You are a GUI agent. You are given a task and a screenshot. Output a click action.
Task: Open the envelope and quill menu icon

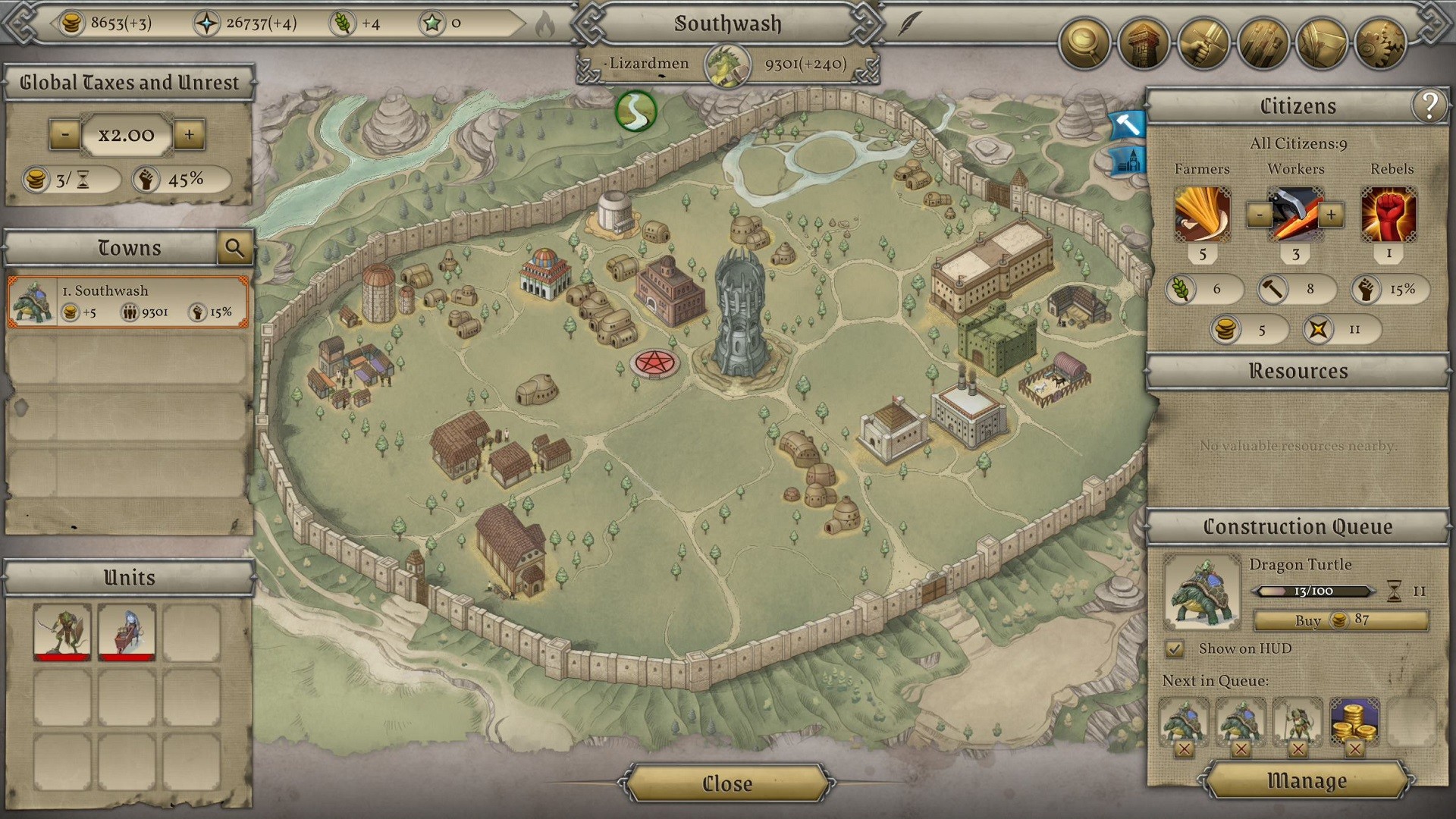[x=1320, y=44]
